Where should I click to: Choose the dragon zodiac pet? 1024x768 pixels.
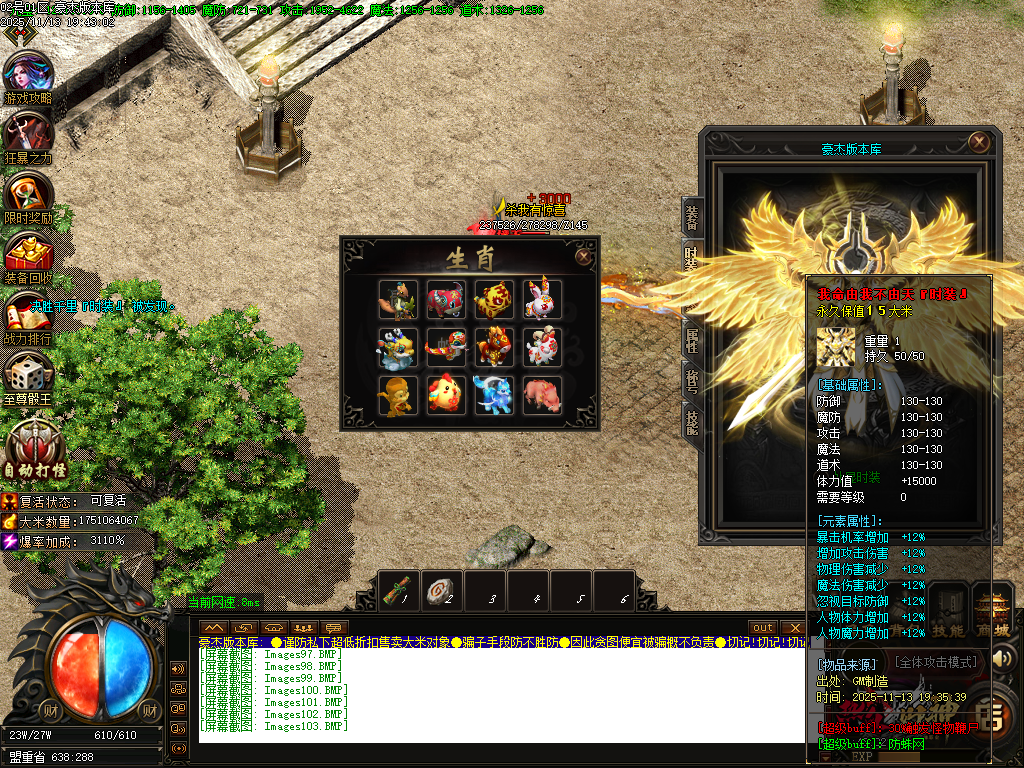pos(398,347)
